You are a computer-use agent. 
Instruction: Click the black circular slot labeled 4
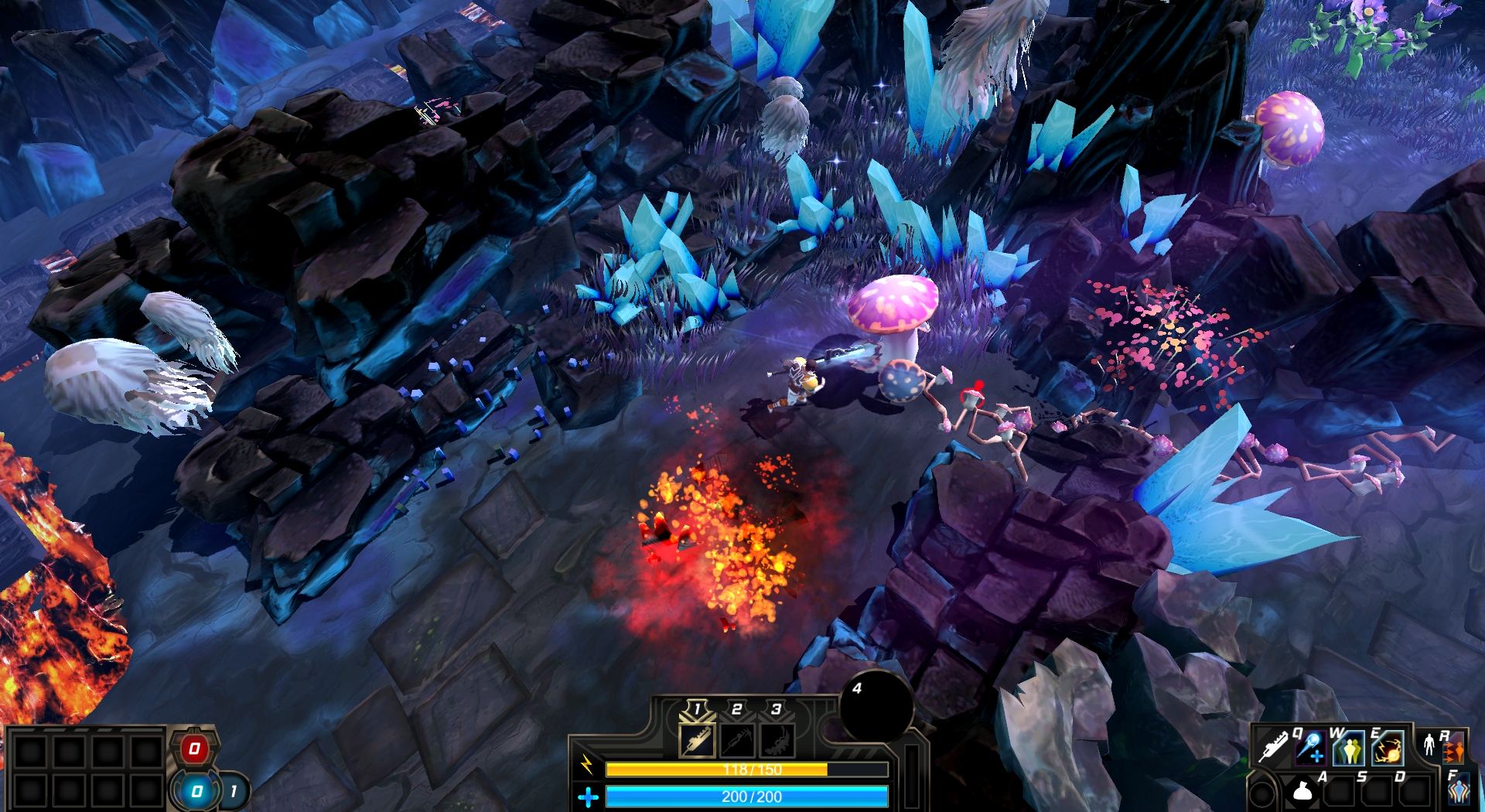coord(876,708)
